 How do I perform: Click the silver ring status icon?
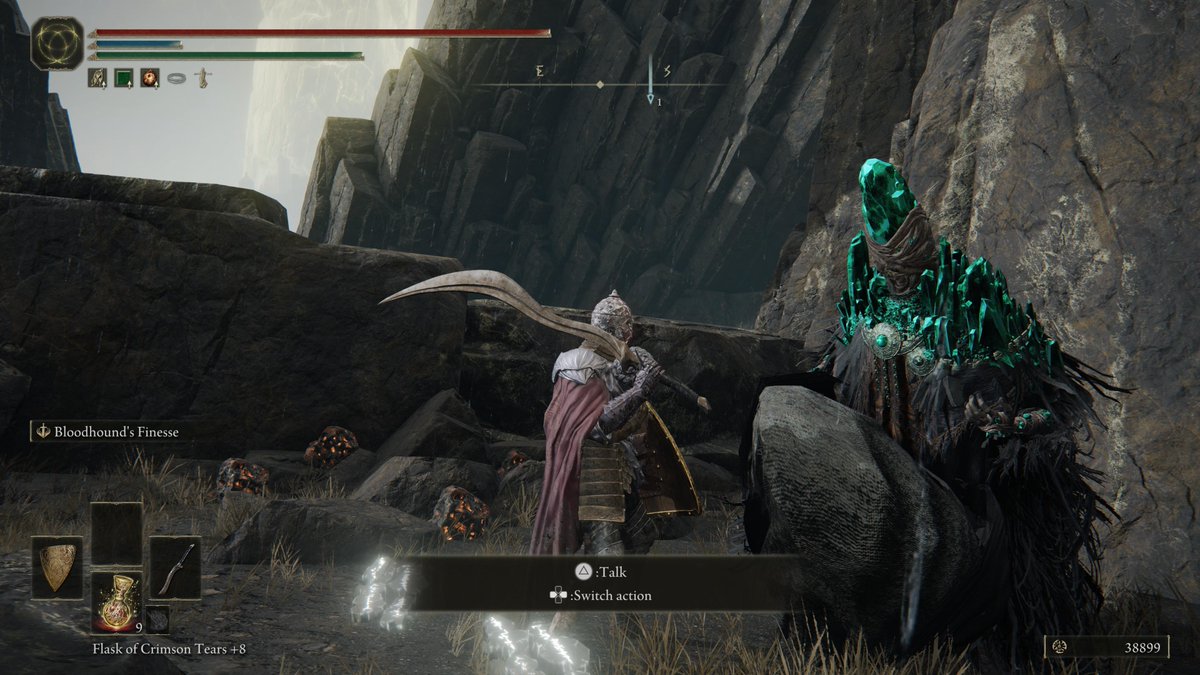[176, 77]
